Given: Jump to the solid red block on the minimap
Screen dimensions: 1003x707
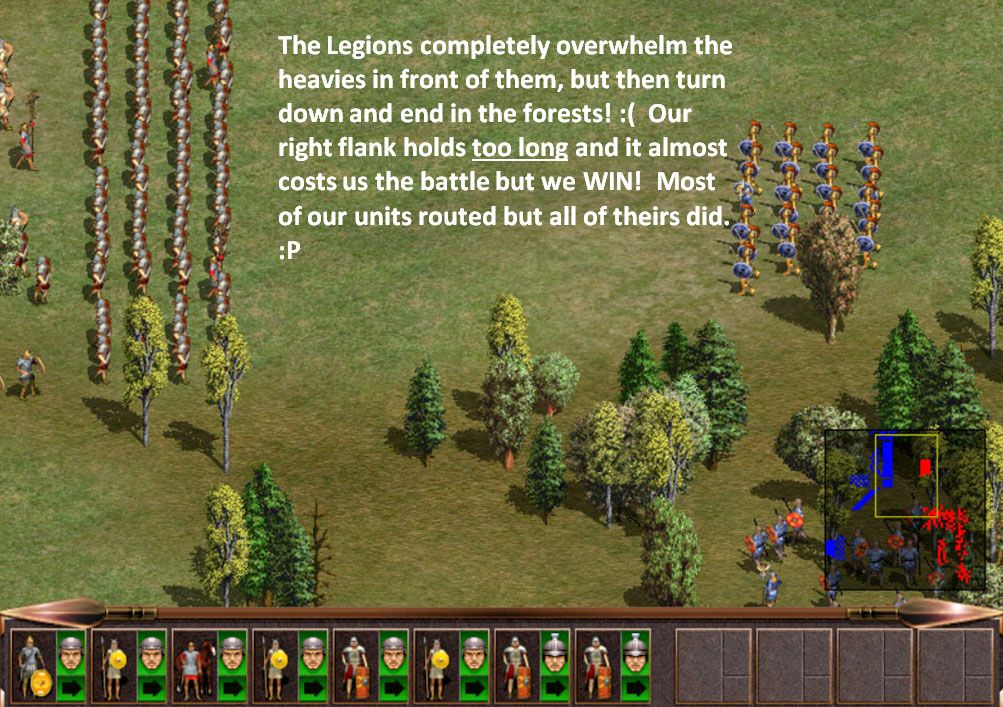Looking at the screenshot, I should point(925,467).
